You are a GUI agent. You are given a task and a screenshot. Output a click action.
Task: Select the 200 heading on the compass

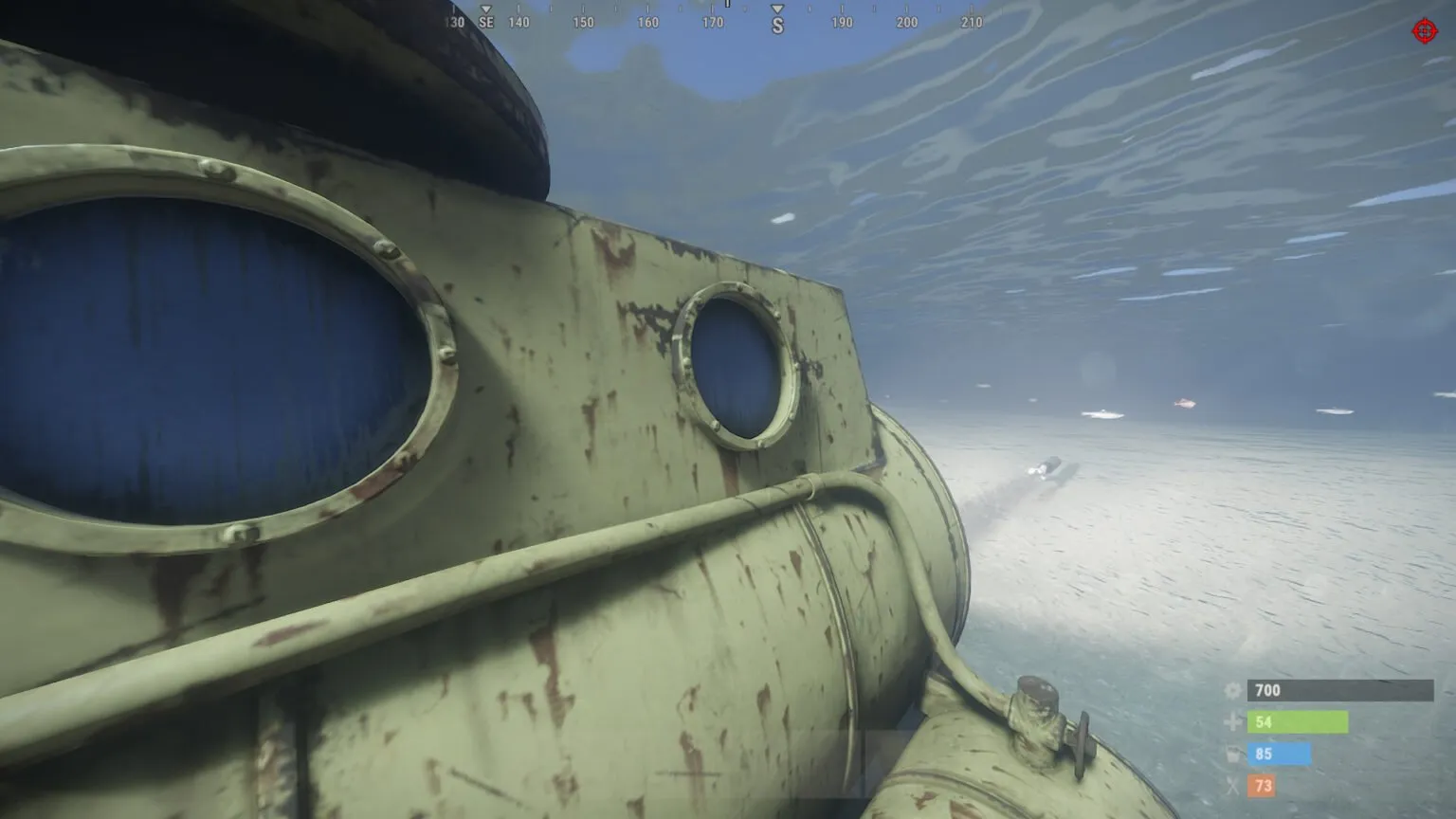906,21
